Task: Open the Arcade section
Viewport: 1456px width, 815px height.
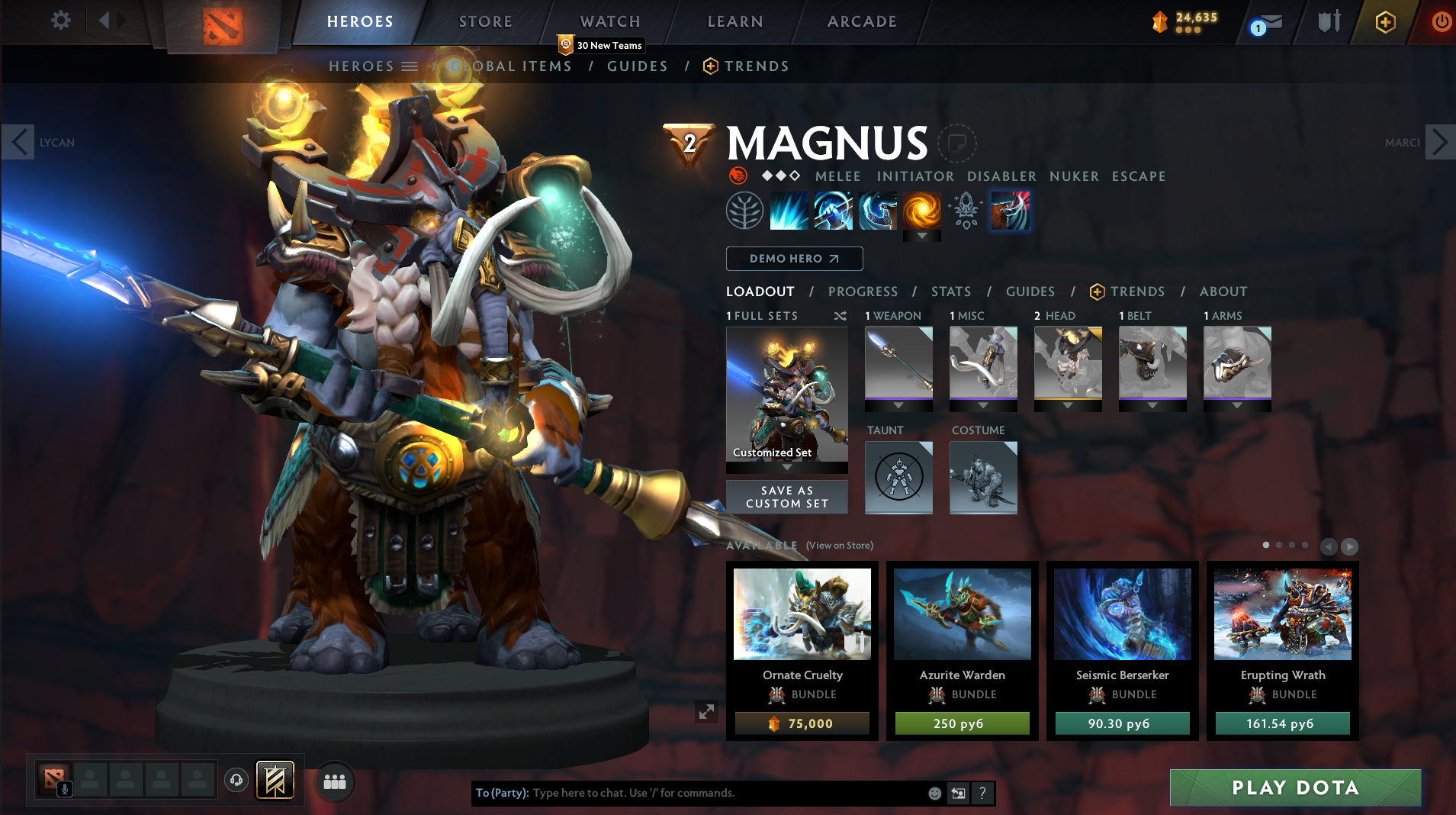Action: (x=860, y=21)
